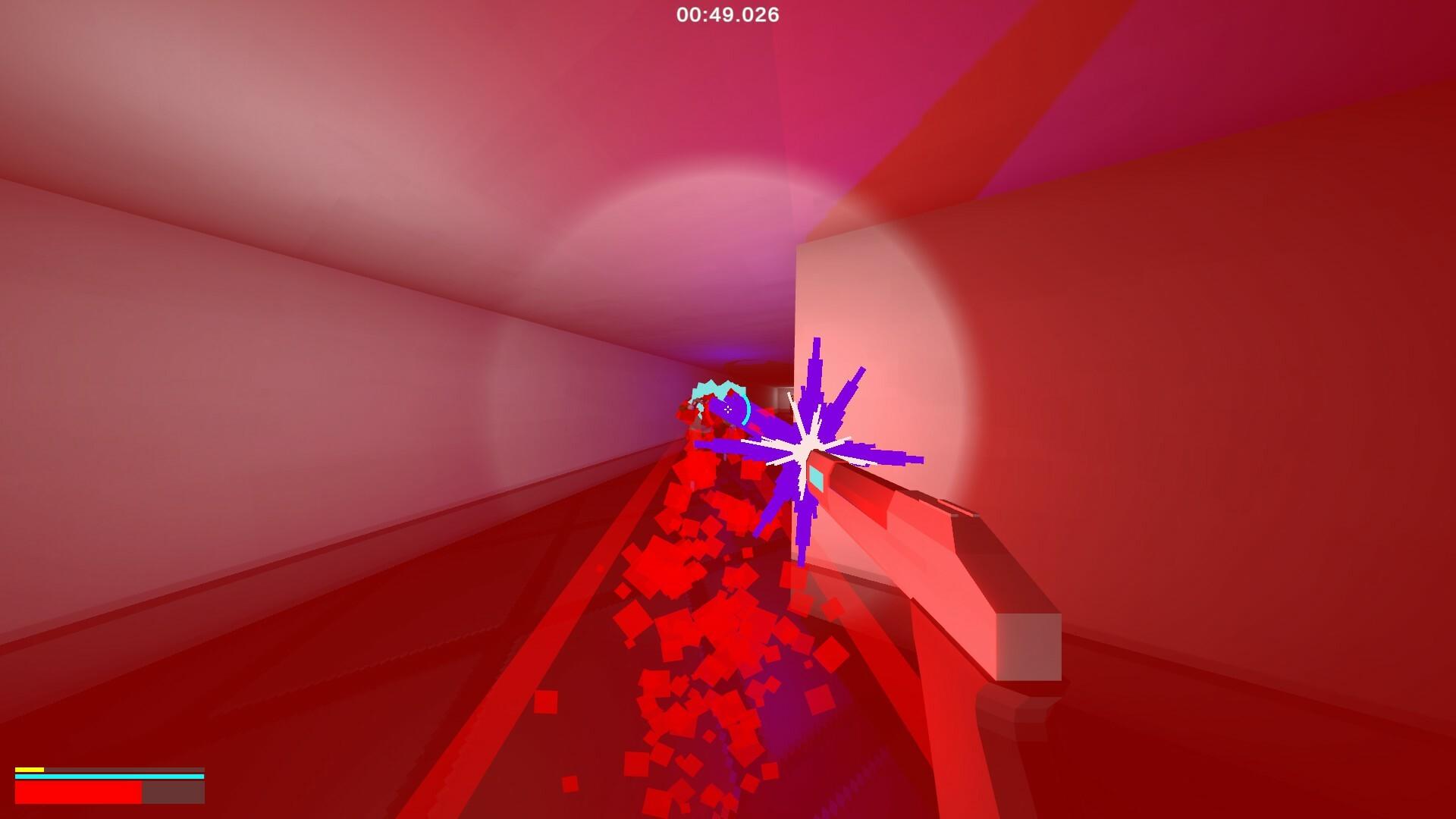Click the depleted gray end of the health bar
1456x819 pixels.
pos(173,792)
